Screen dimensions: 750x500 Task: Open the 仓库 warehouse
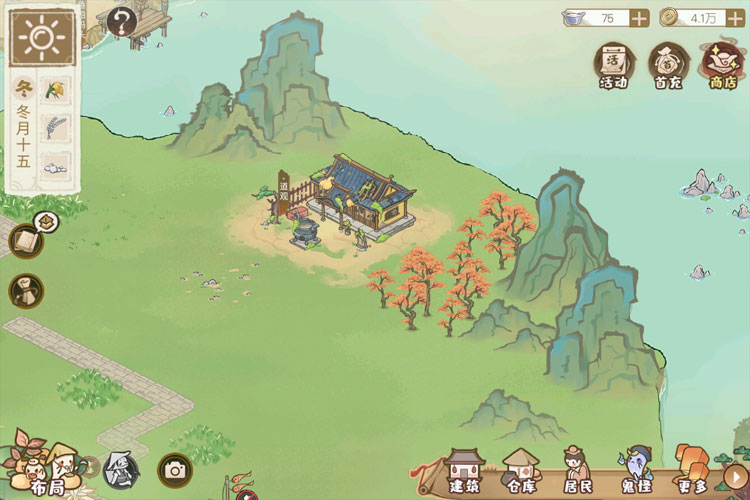coord(520,471)
